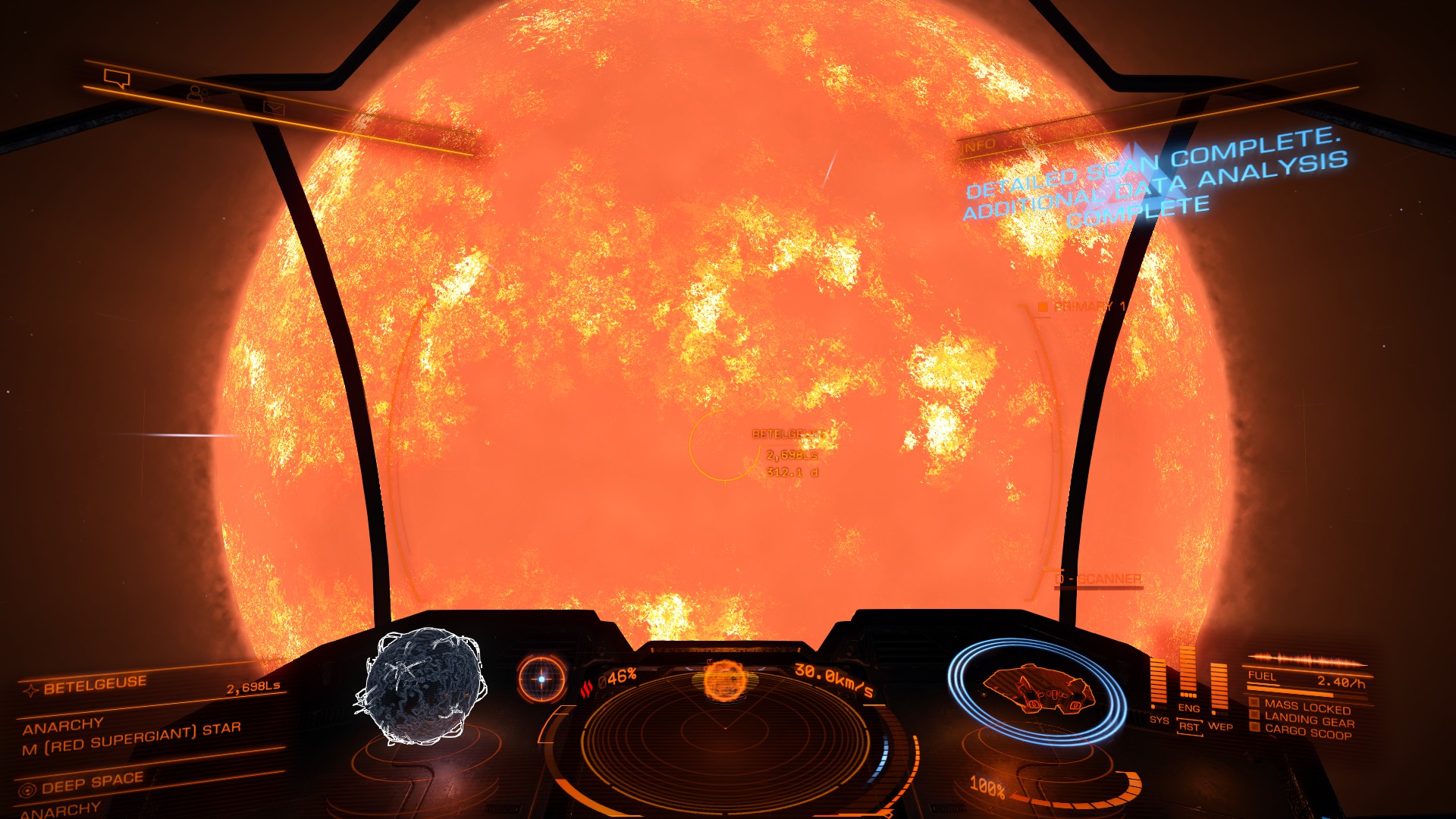Select the radar scanner disc
This screenshot has width=1456, height=819.
pos(724,728)
